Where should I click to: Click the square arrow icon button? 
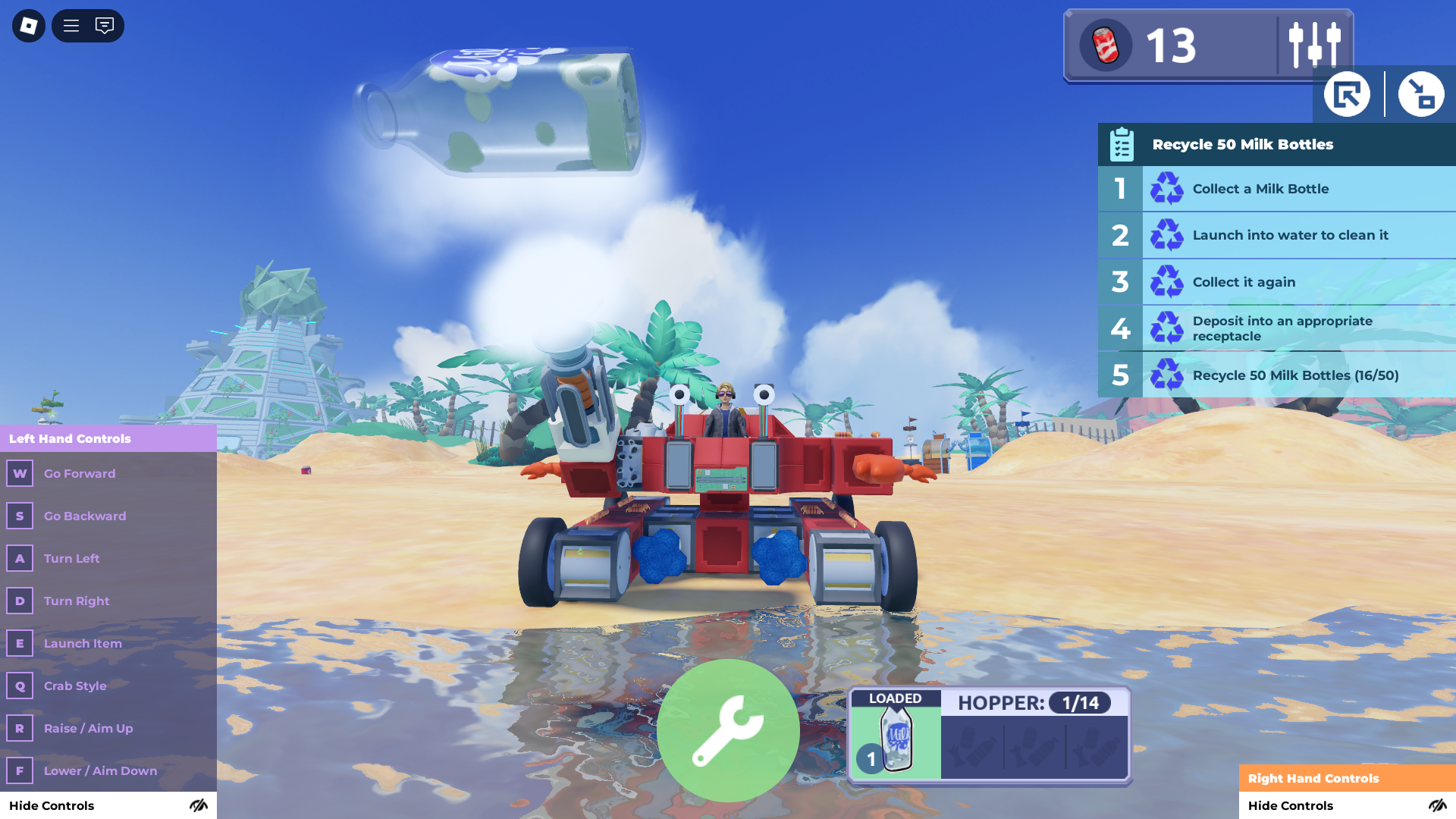pyautogui.click(x=1347, y=95)
